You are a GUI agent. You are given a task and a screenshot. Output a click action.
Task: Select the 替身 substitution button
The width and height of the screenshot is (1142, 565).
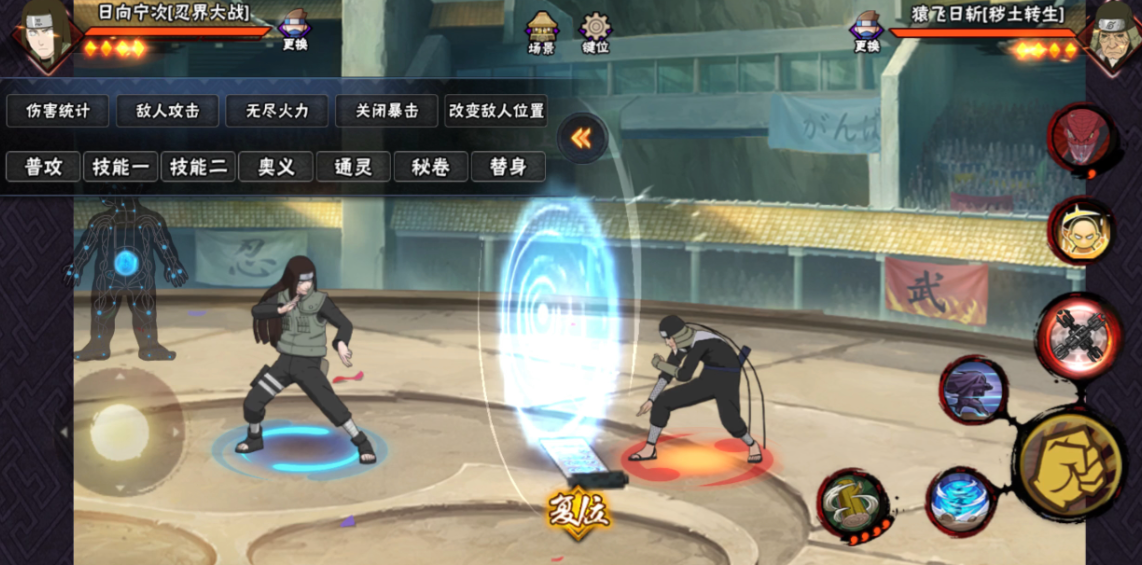(x=508, y=167)
